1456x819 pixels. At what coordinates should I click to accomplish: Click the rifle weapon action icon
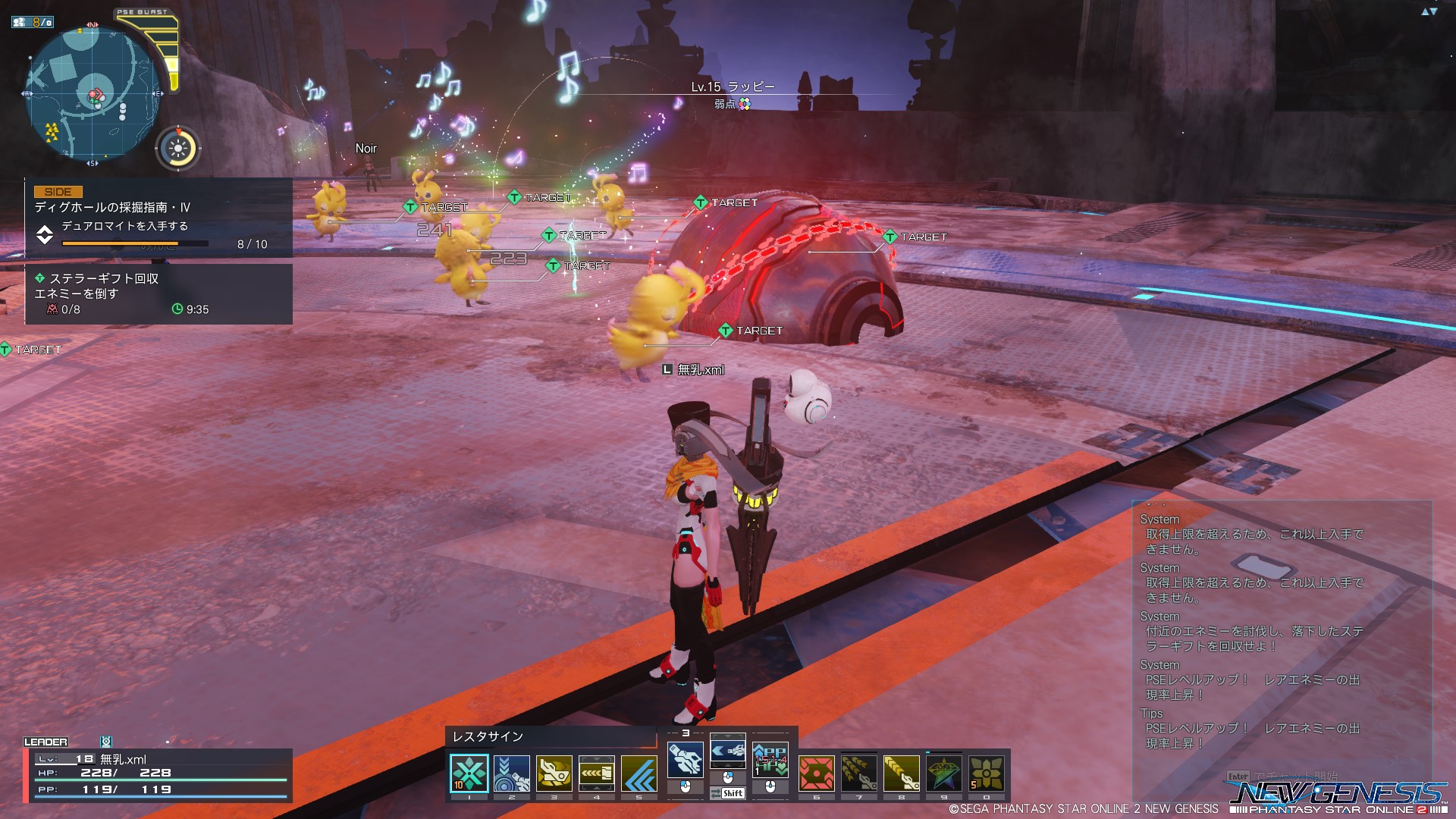pos(685,759)
